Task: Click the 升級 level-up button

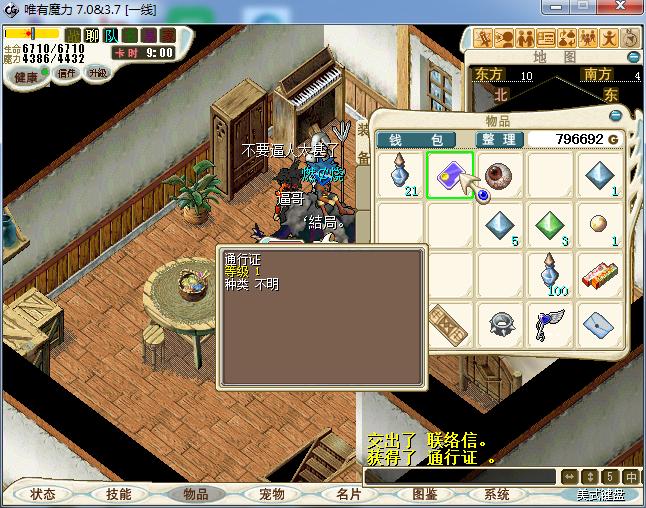Action: (x=97, y=73)
